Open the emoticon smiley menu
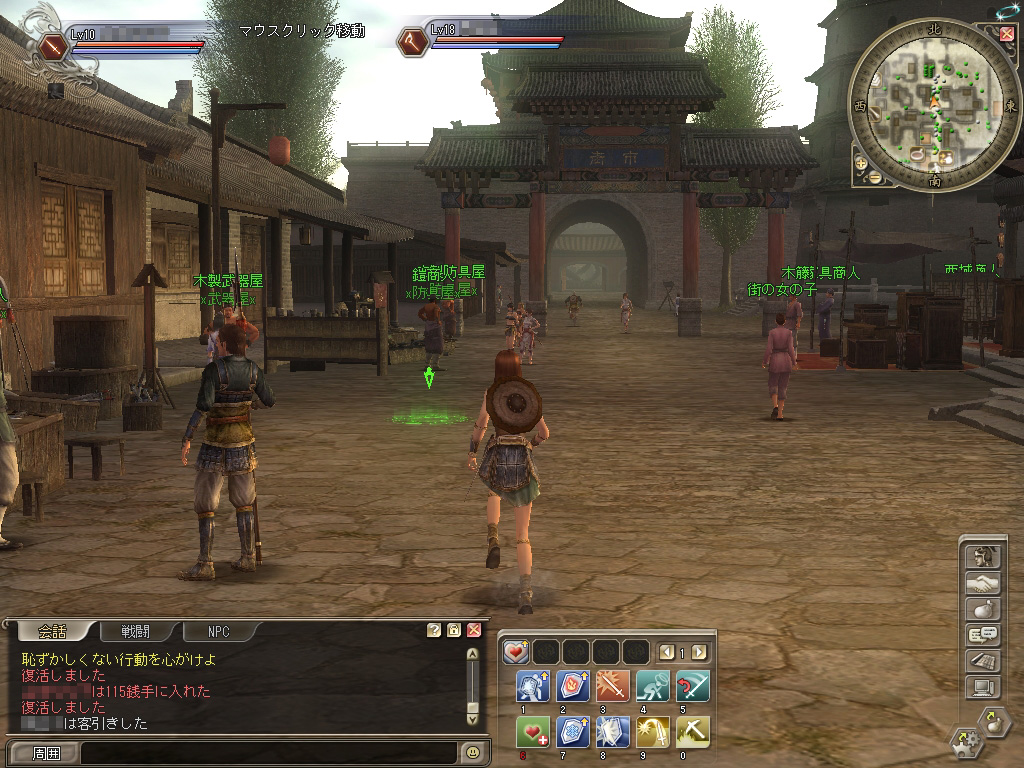The image size is (1024, 768). (x=473, y=751)
